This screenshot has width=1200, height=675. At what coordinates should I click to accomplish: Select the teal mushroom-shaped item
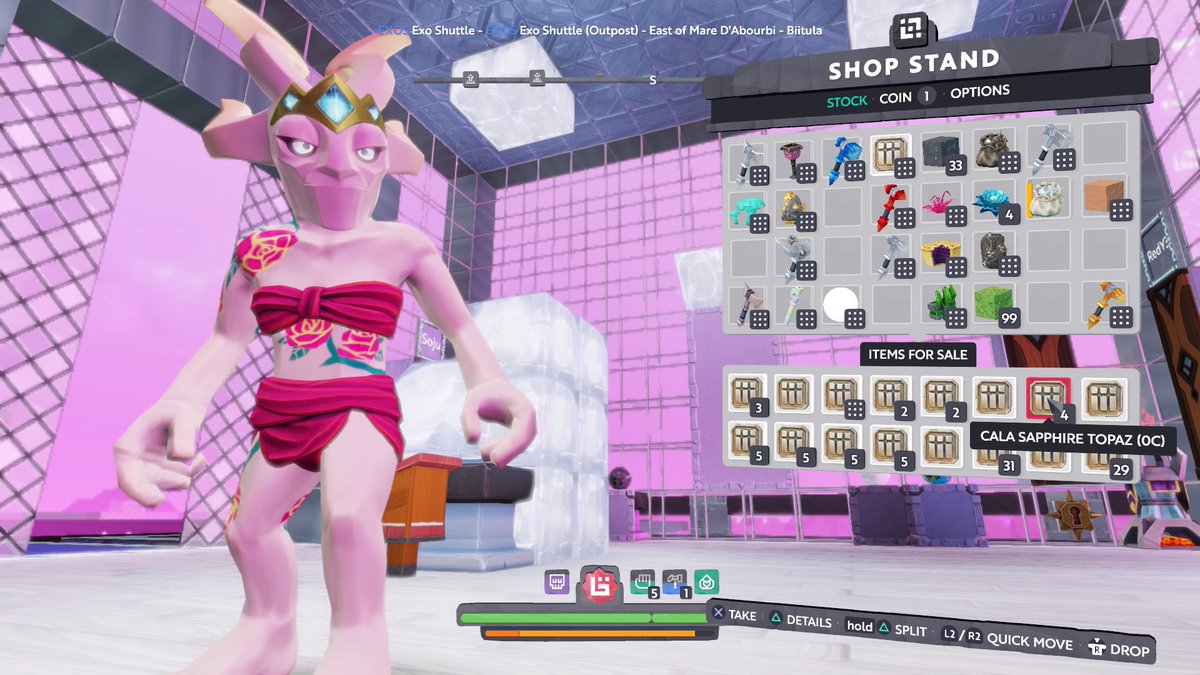pos(748,210)
